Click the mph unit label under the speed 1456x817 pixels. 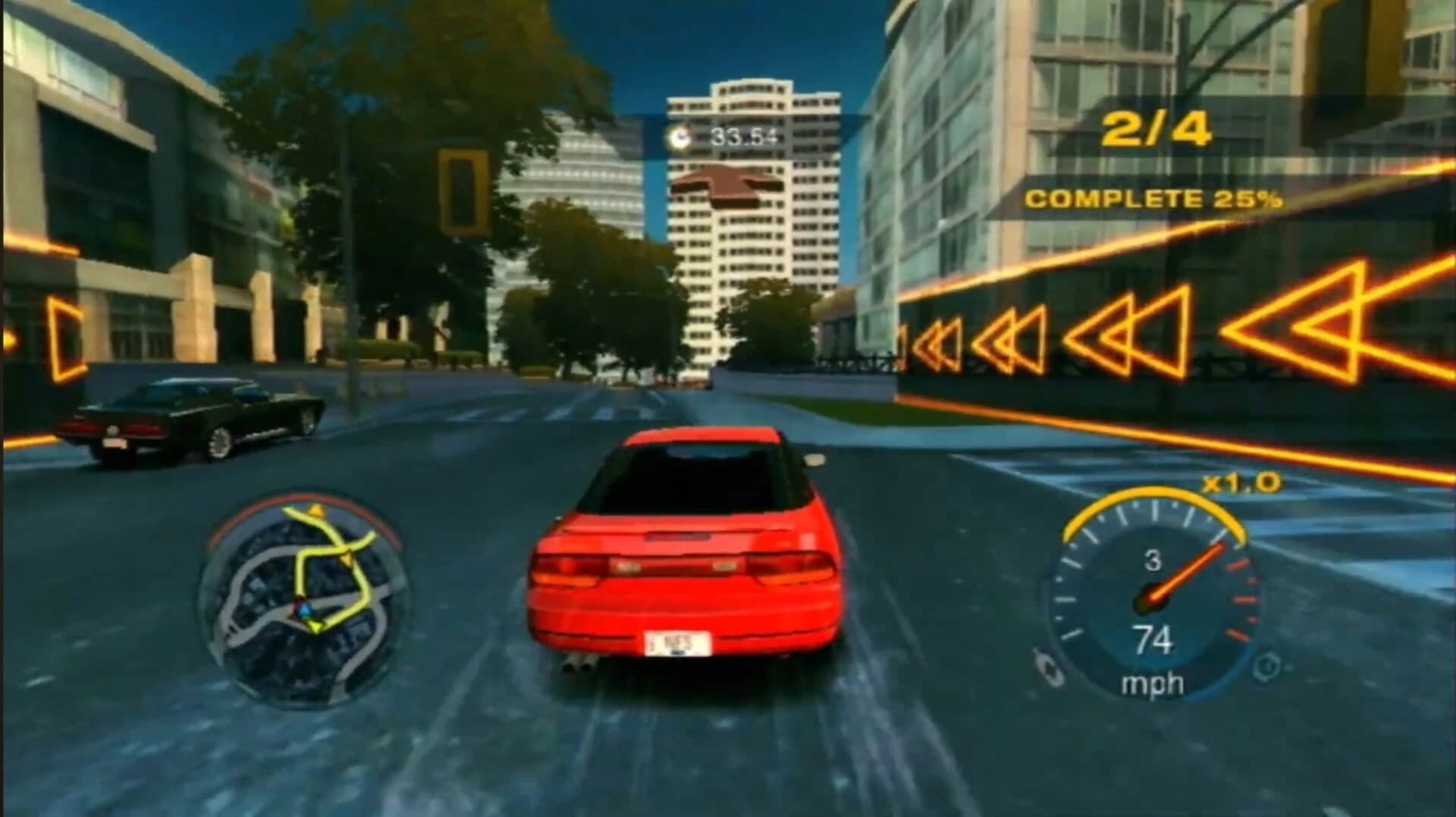click(x=1153, y=683)
